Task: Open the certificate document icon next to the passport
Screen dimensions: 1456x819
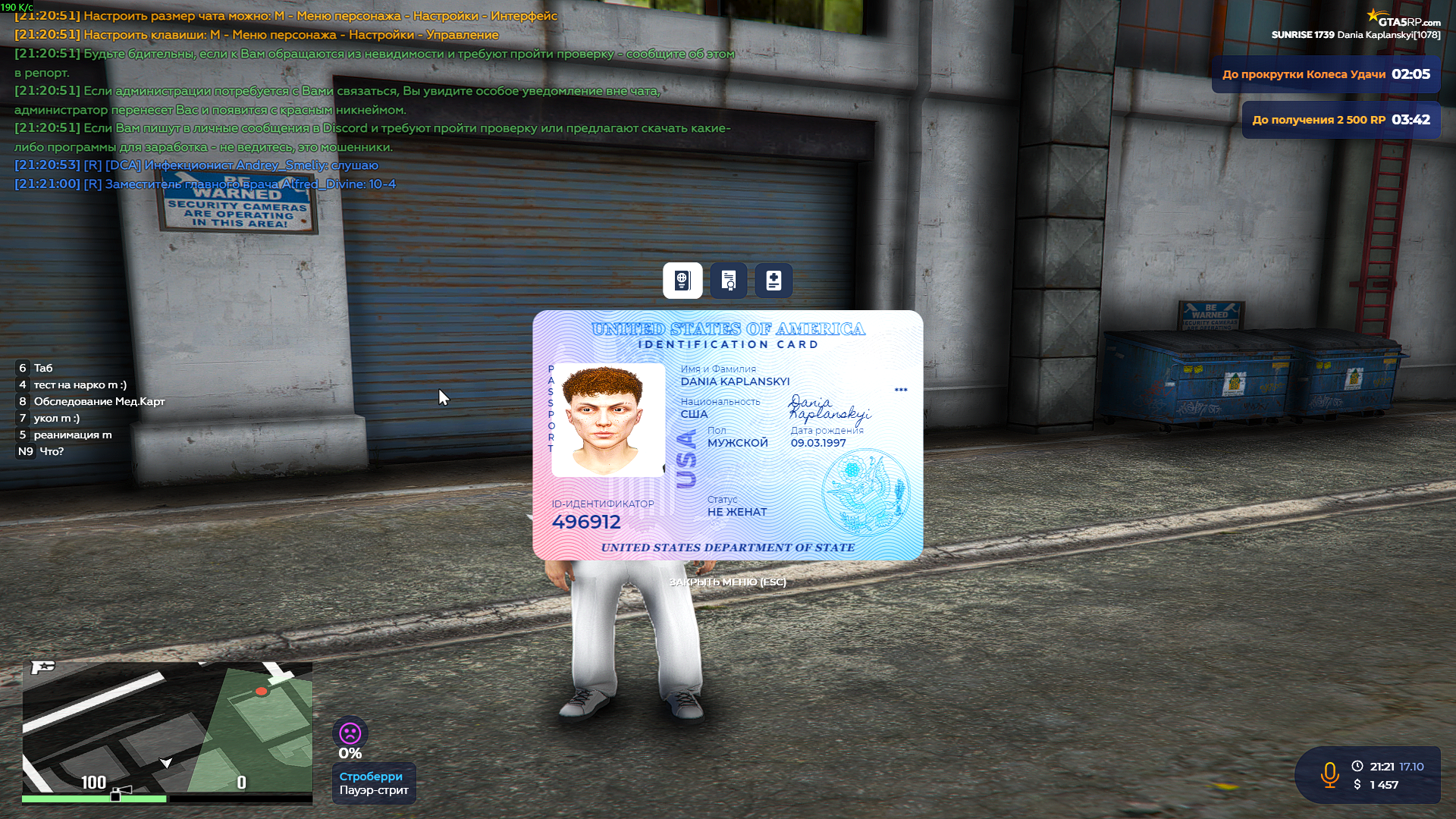Action: [728, 281]
